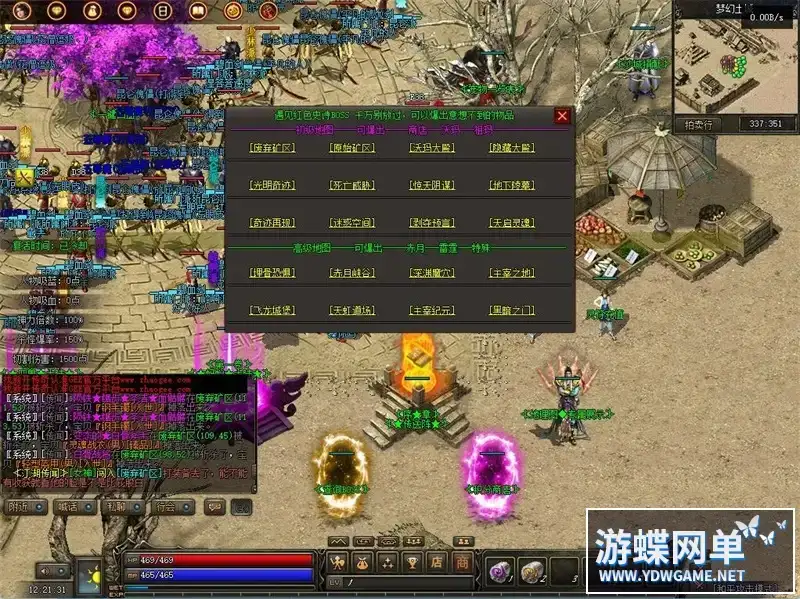Close the map teleport dialog
Viewport: 800px width, 599px height.
point(562,116)
